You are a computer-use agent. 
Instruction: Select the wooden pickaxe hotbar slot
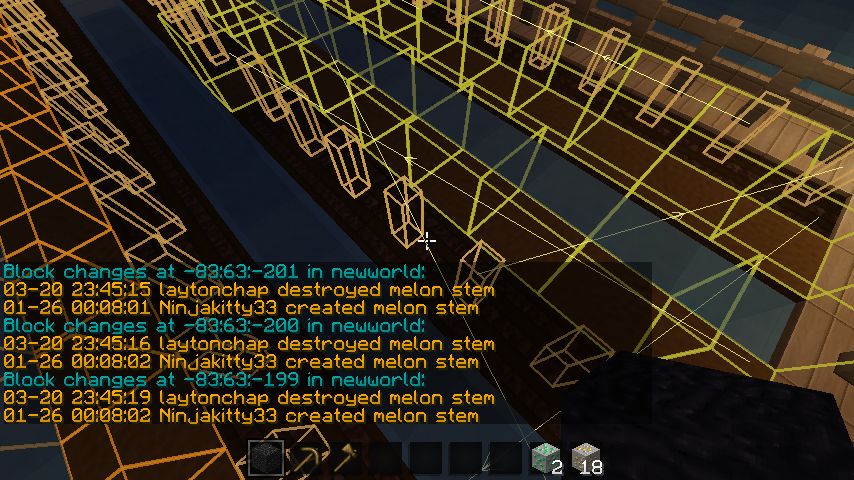coord(306,459)
